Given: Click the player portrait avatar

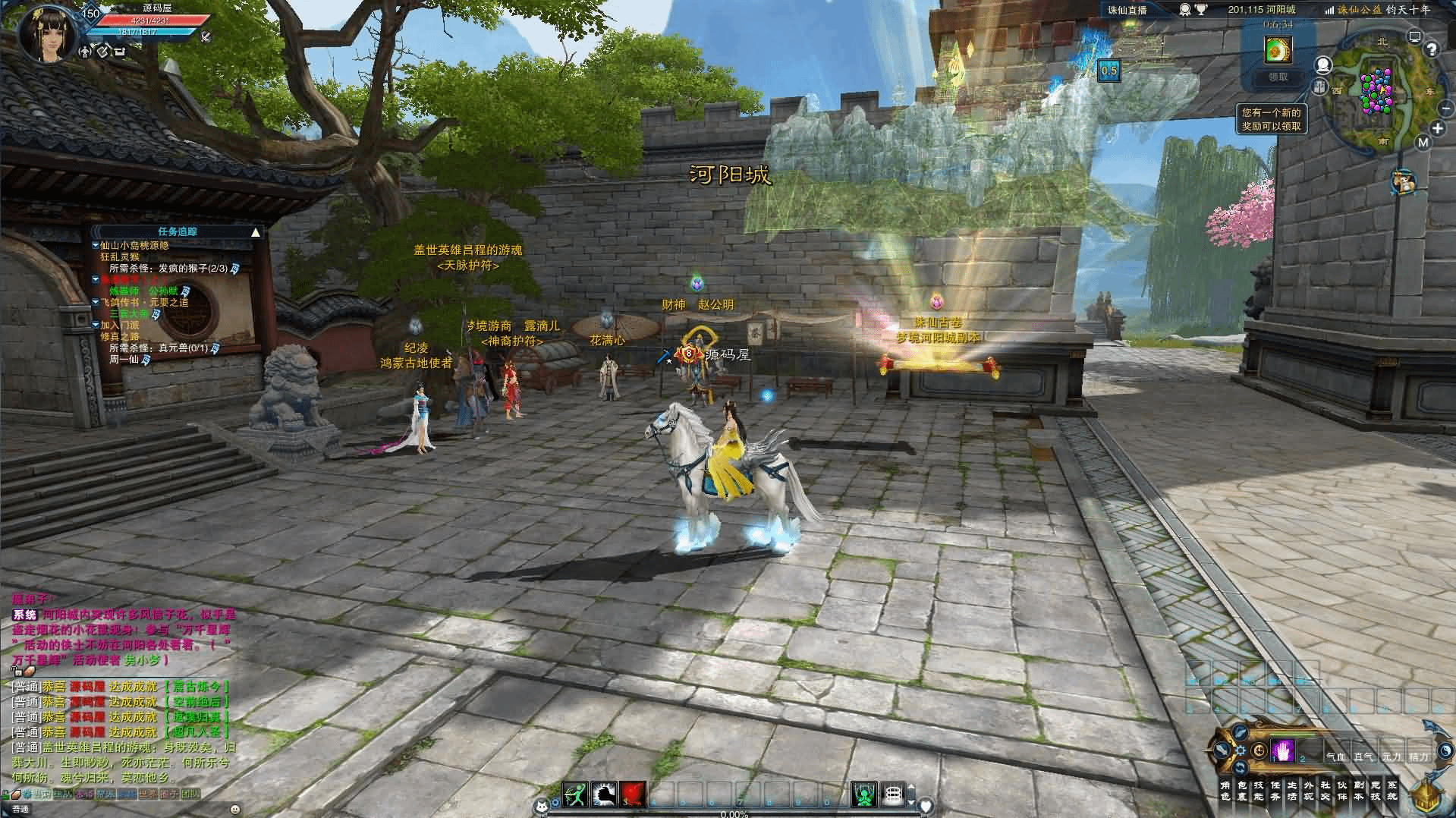Looking at the screenshot, I should click(x=47, y=34).
